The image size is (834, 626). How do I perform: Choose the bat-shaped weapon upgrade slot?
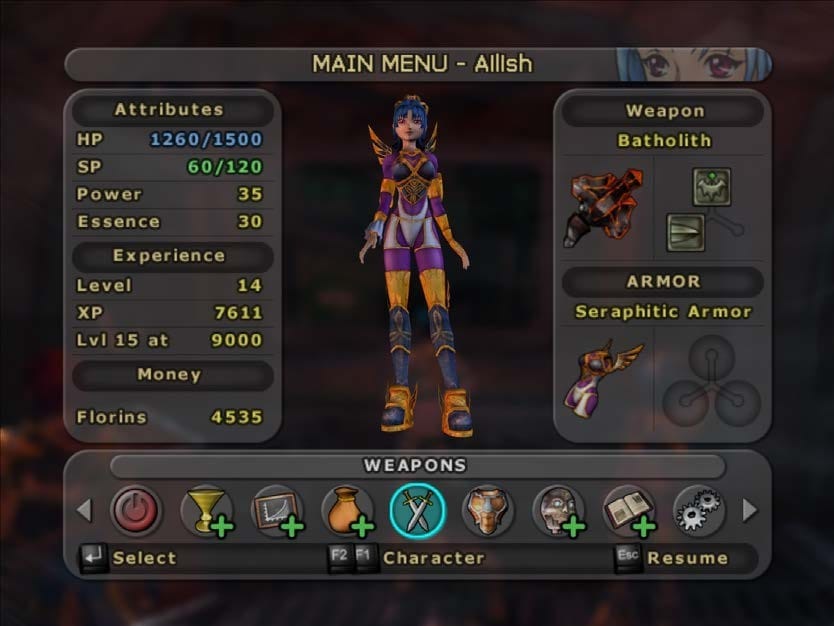click(712, 187)
